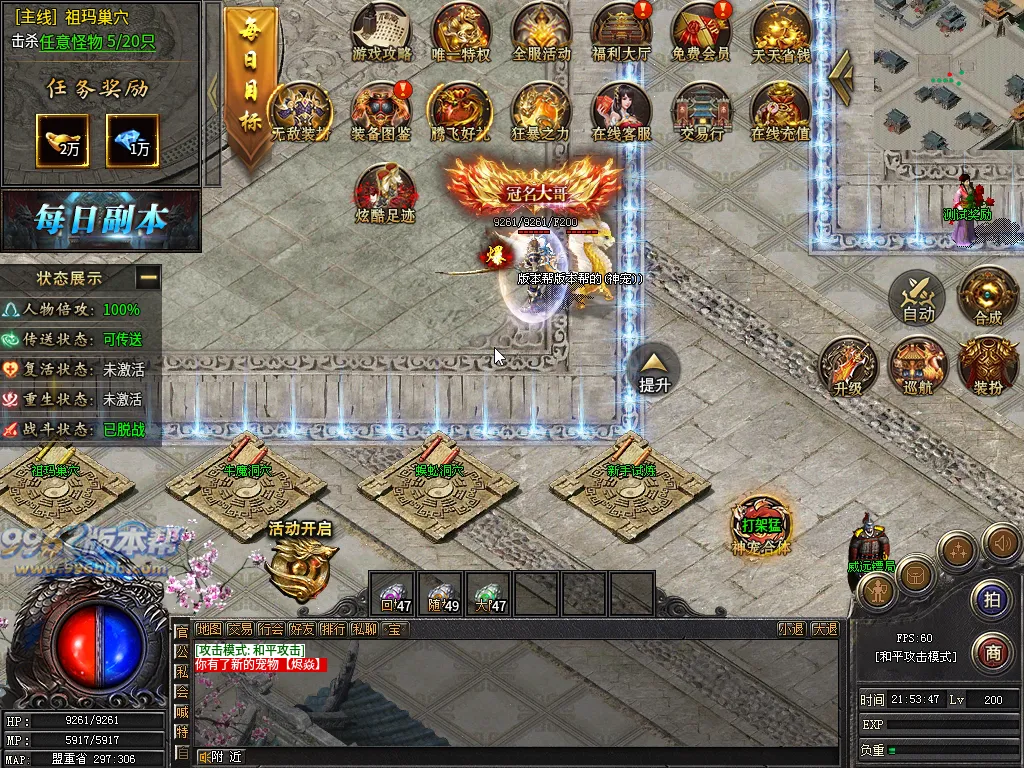
Task: Open the 合成 synthesis menu
Action: [x=988, y=297]
